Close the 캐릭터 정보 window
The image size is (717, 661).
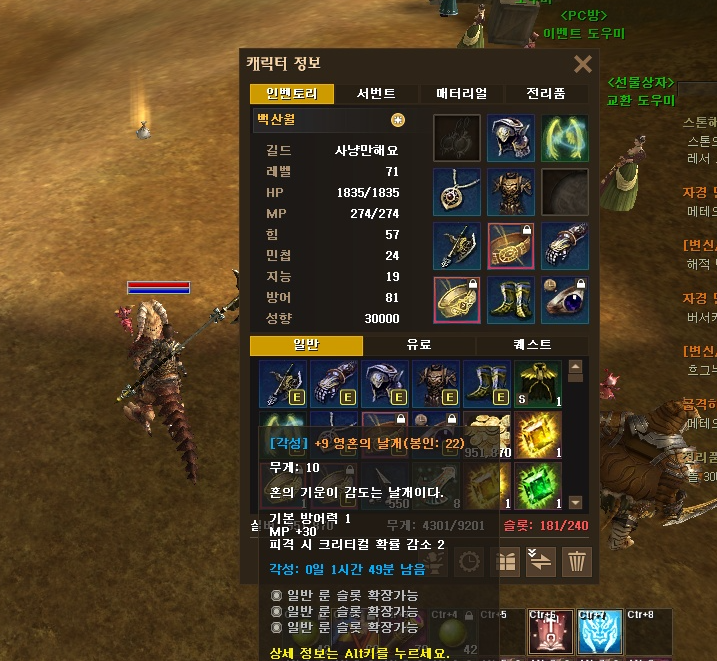583,65
